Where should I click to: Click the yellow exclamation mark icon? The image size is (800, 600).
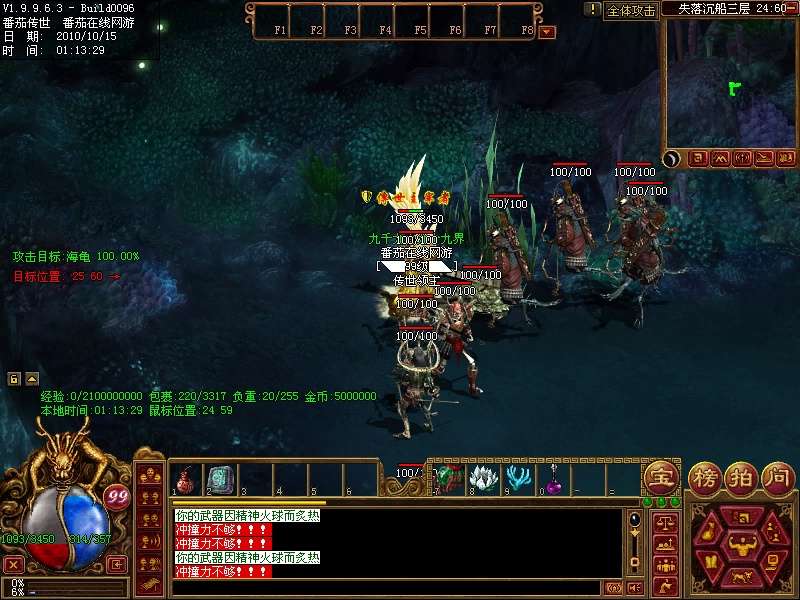coord(593,9)
